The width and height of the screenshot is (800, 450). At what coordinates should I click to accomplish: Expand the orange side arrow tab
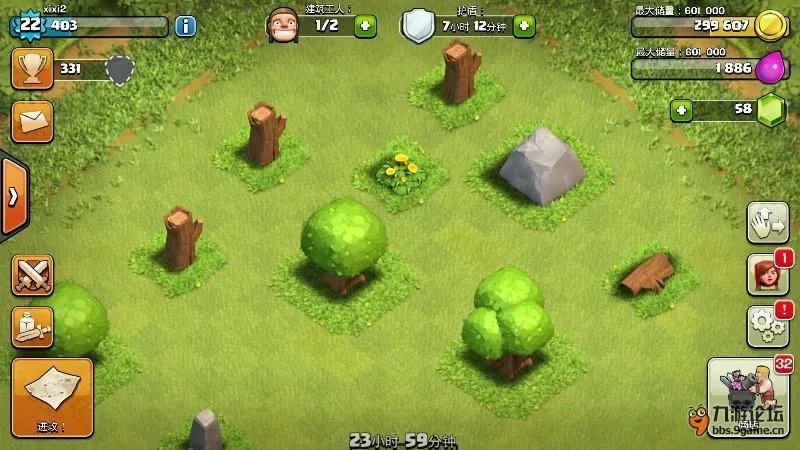point(13,196)
